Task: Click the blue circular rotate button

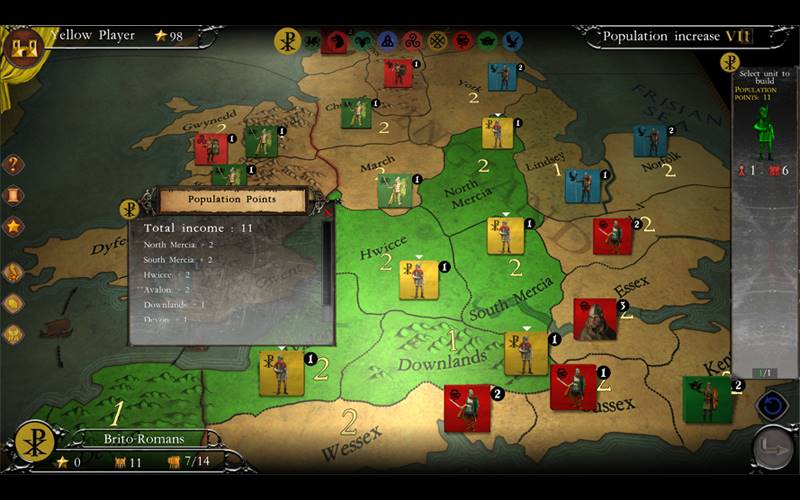Action: 772,405
